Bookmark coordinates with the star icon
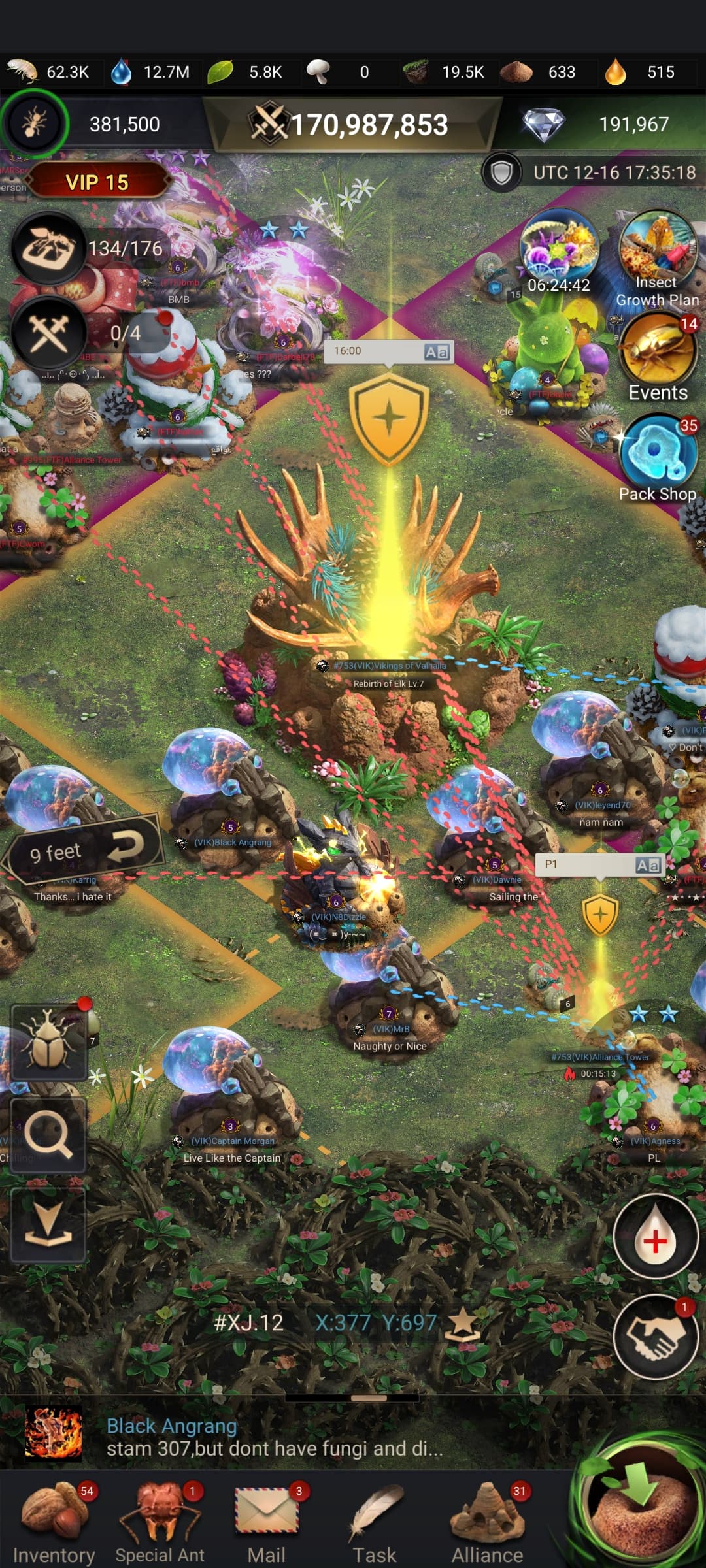 463,1324
